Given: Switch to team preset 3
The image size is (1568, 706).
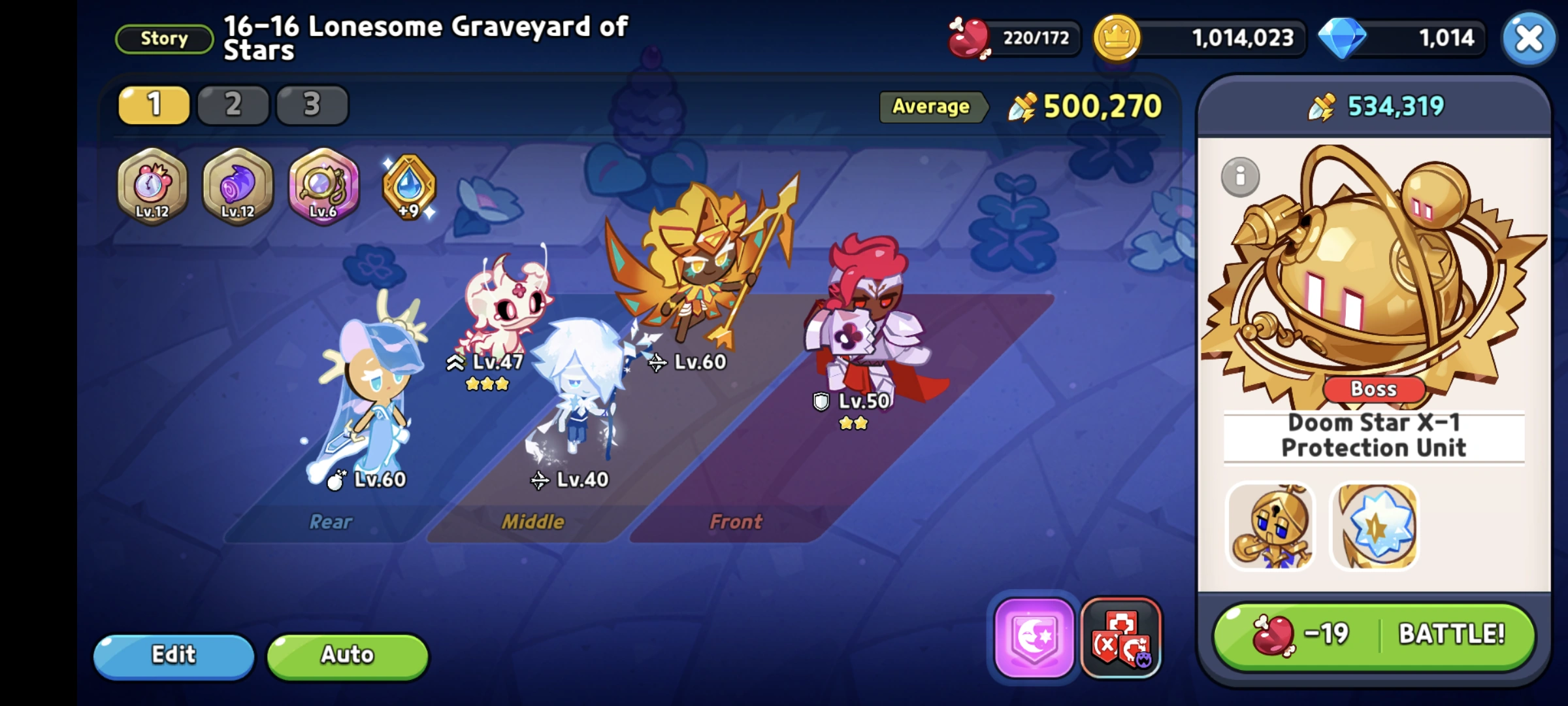Looking at the screenshot, I should click(x=312, y=105).
